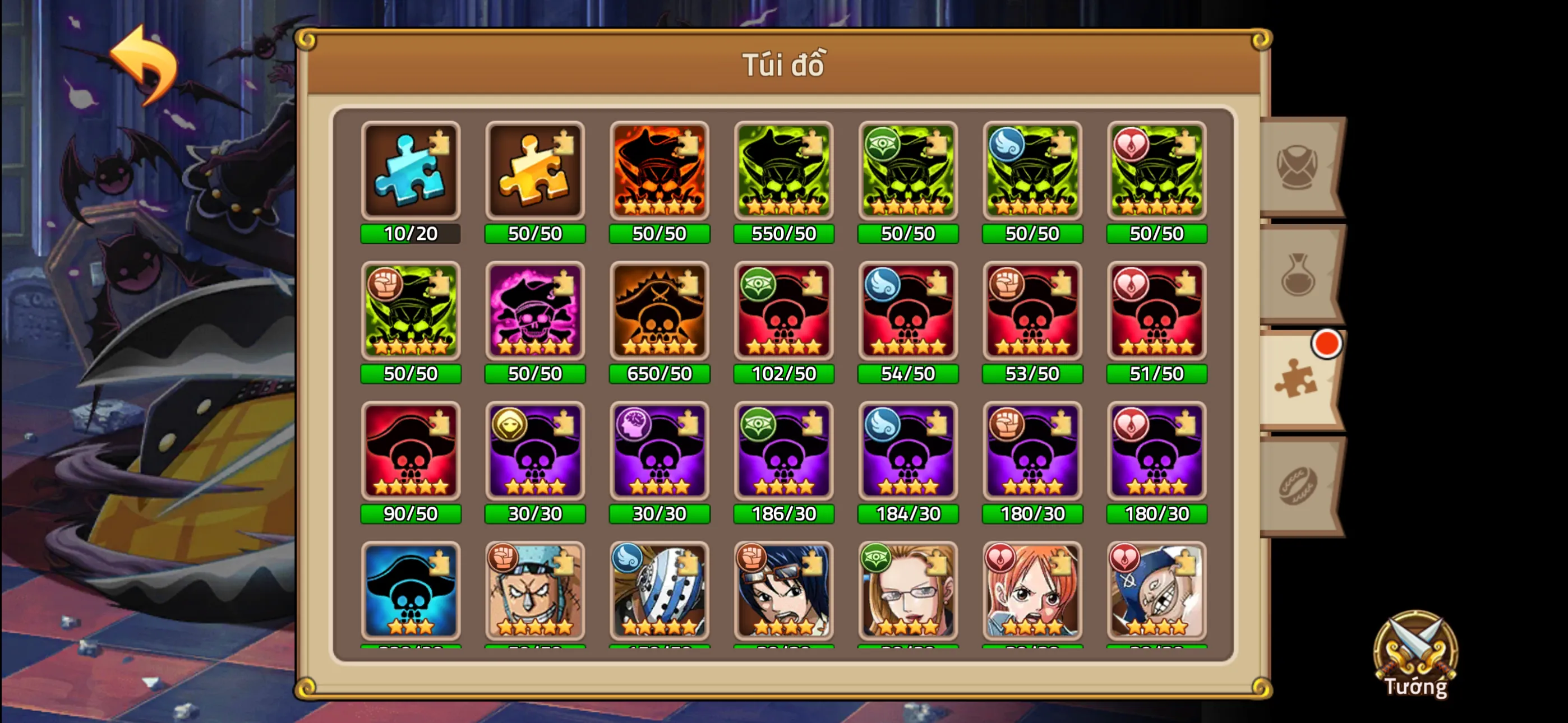
Task: Select the purple brain-icon skull shard 30/30
Action: (x=659, y=452)
